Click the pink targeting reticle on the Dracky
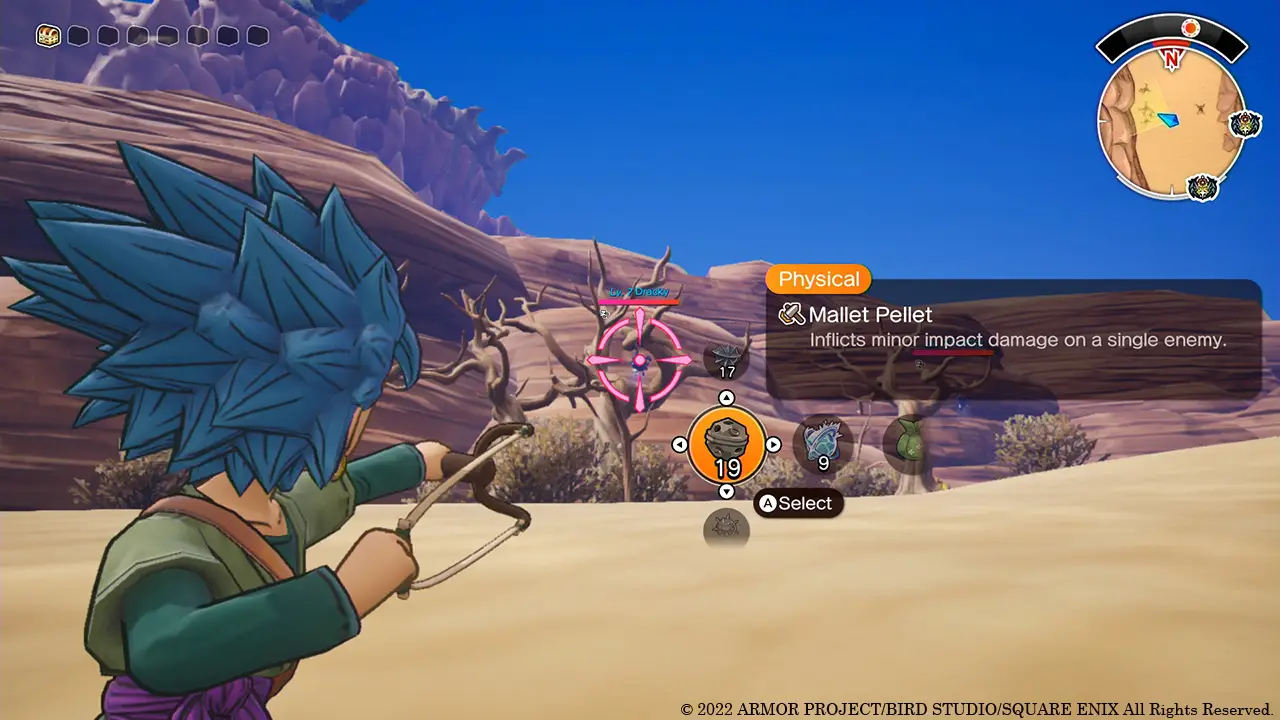The height and width of the screenshot is (720, 1280). (x=638, y=360)
